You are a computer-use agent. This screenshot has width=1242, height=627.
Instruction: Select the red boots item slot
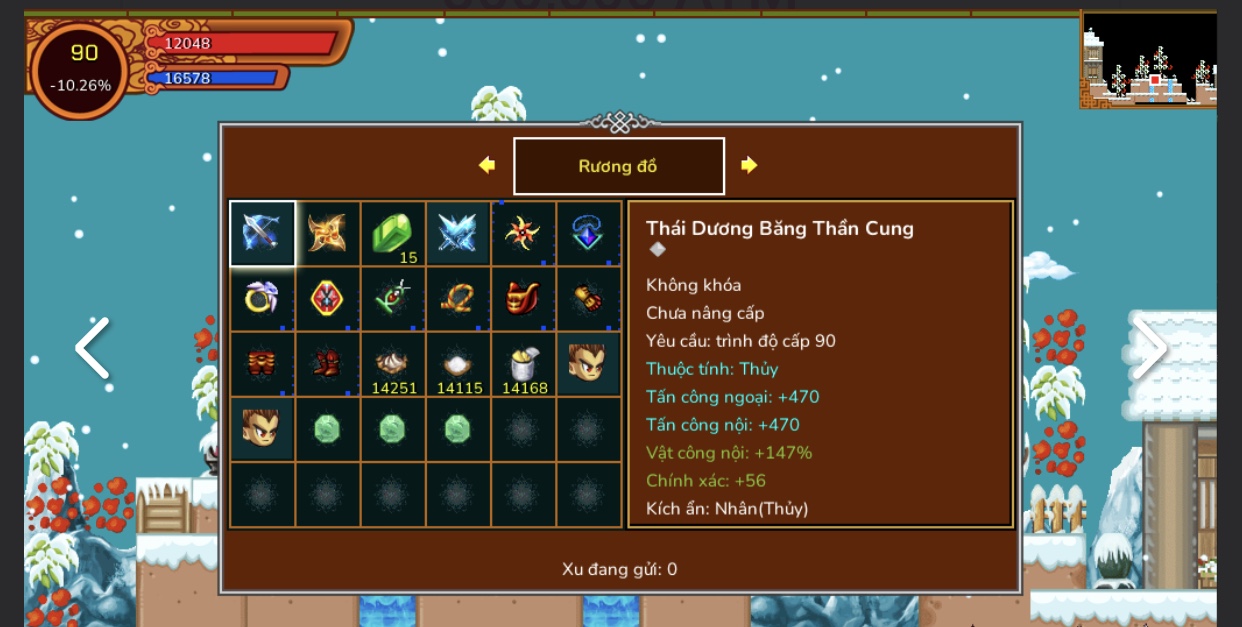[327, 364]
